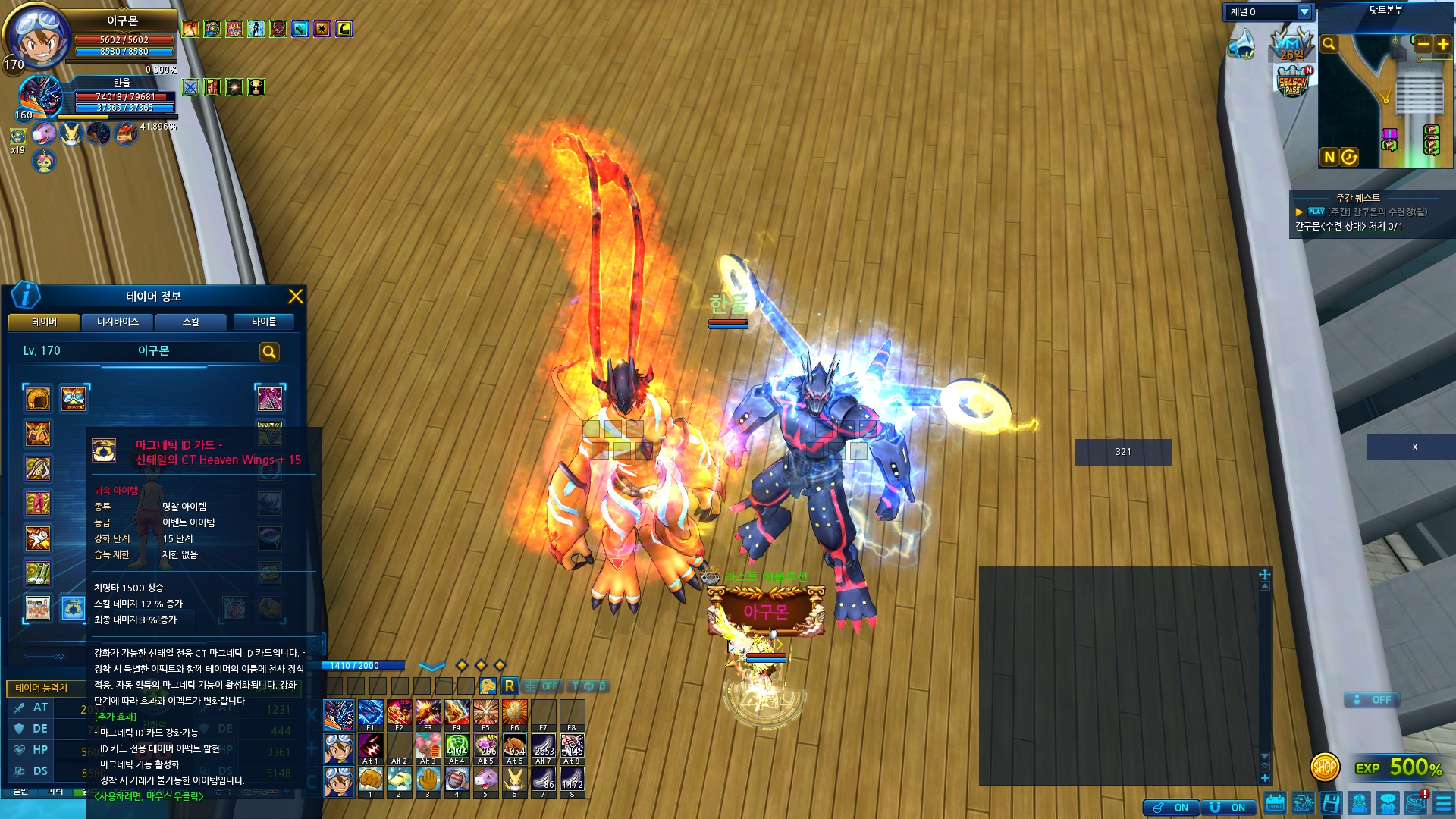Viewport: 1456px width, 819px height.
Task: Zoom out the minimap with minus button
Action: (1423, 44)
